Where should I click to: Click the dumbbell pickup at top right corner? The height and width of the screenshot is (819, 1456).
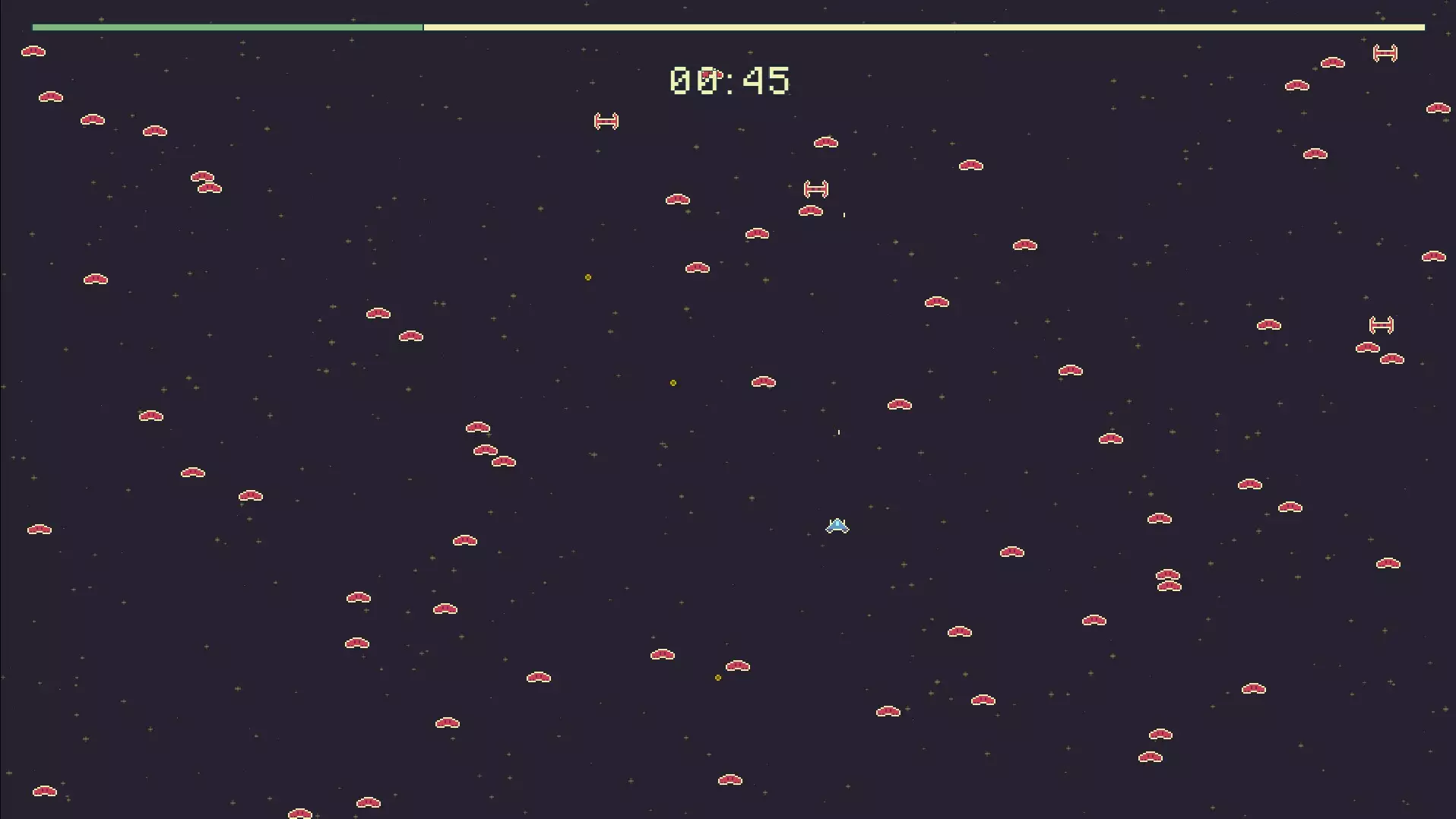(x=1385, y=53)
